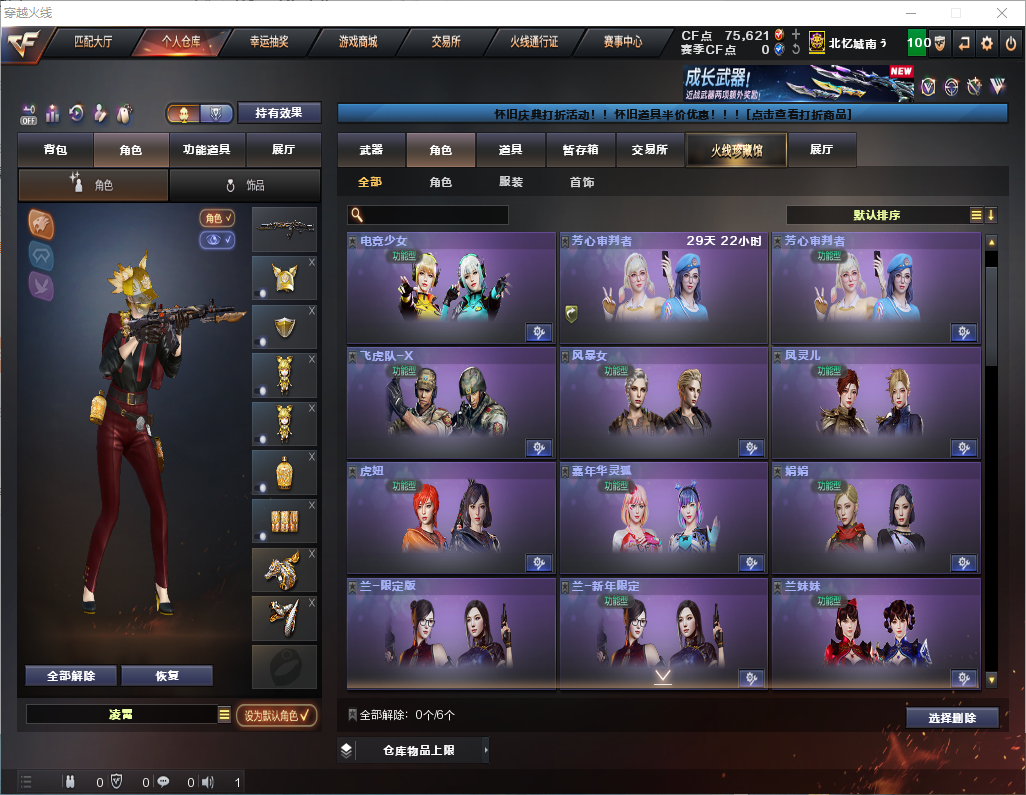Filter warehouse by 服装 clothing

click(511, 182)
